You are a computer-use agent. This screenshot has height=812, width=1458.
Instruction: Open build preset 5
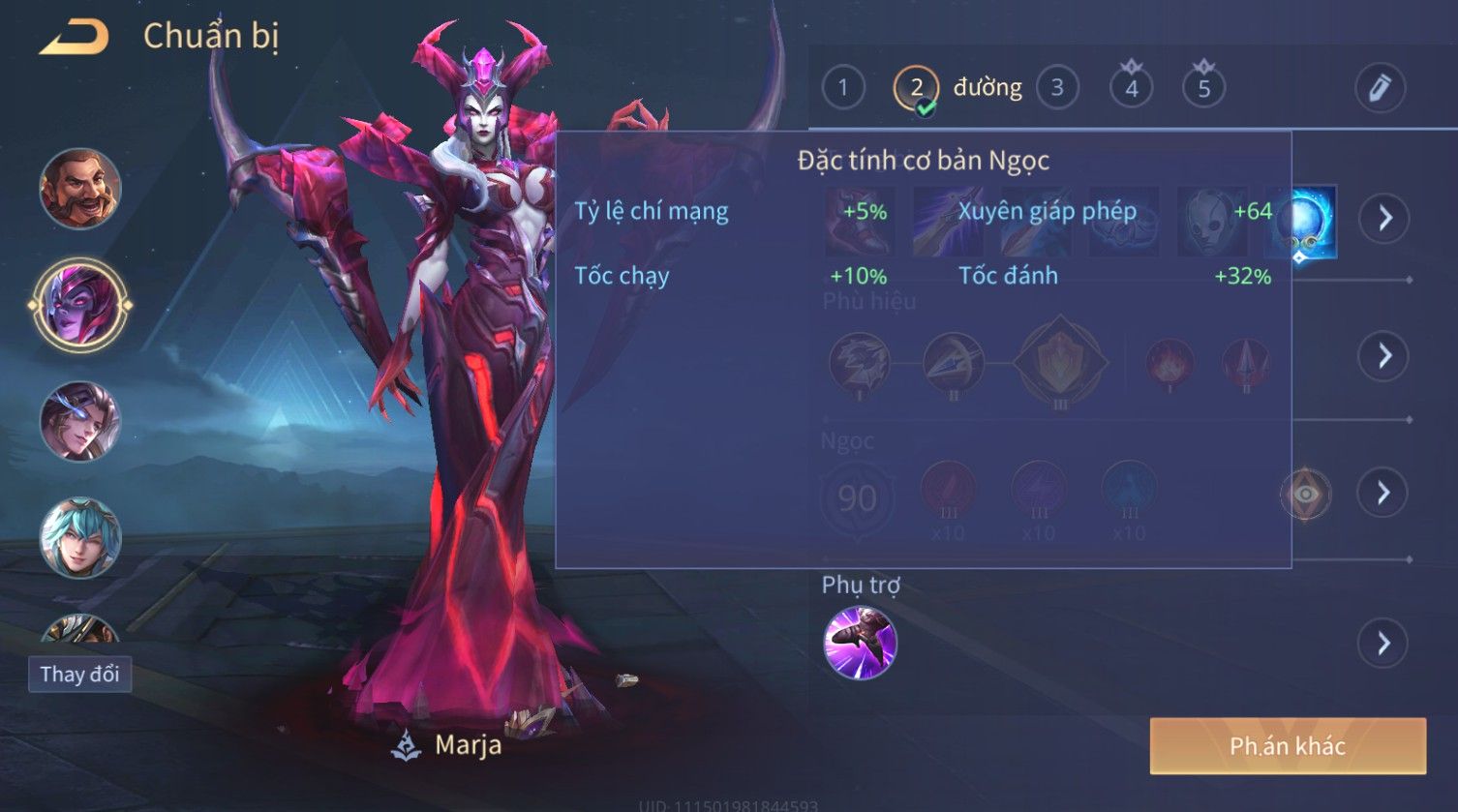pyautogui.click(x=1203, y=88)
